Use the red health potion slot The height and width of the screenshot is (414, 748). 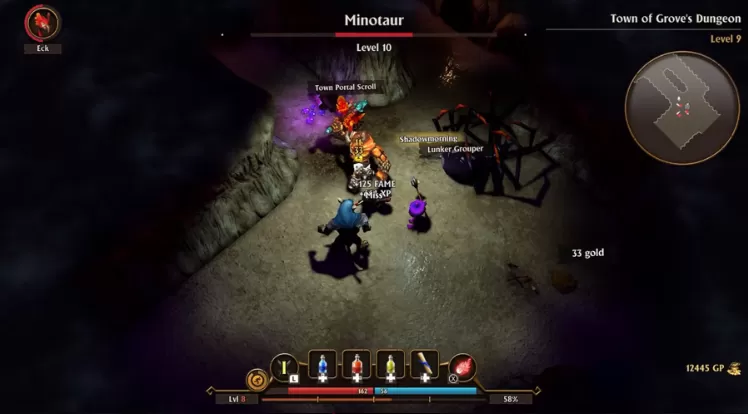click(x=356, y=365)
